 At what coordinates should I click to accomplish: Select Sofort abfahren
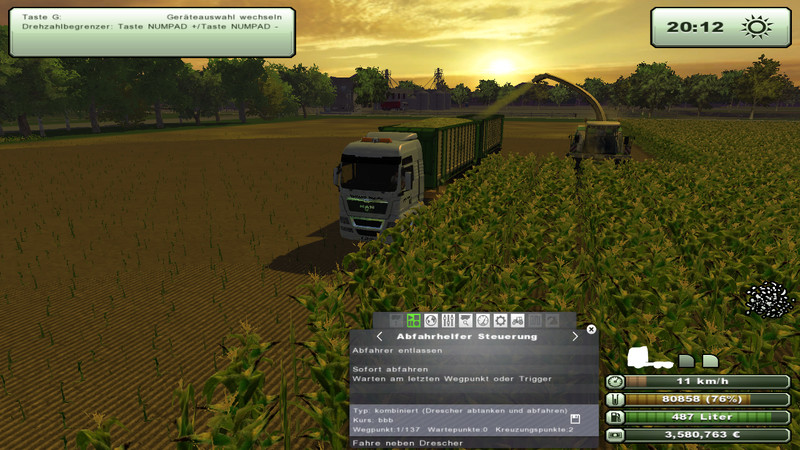pos(382,368)
